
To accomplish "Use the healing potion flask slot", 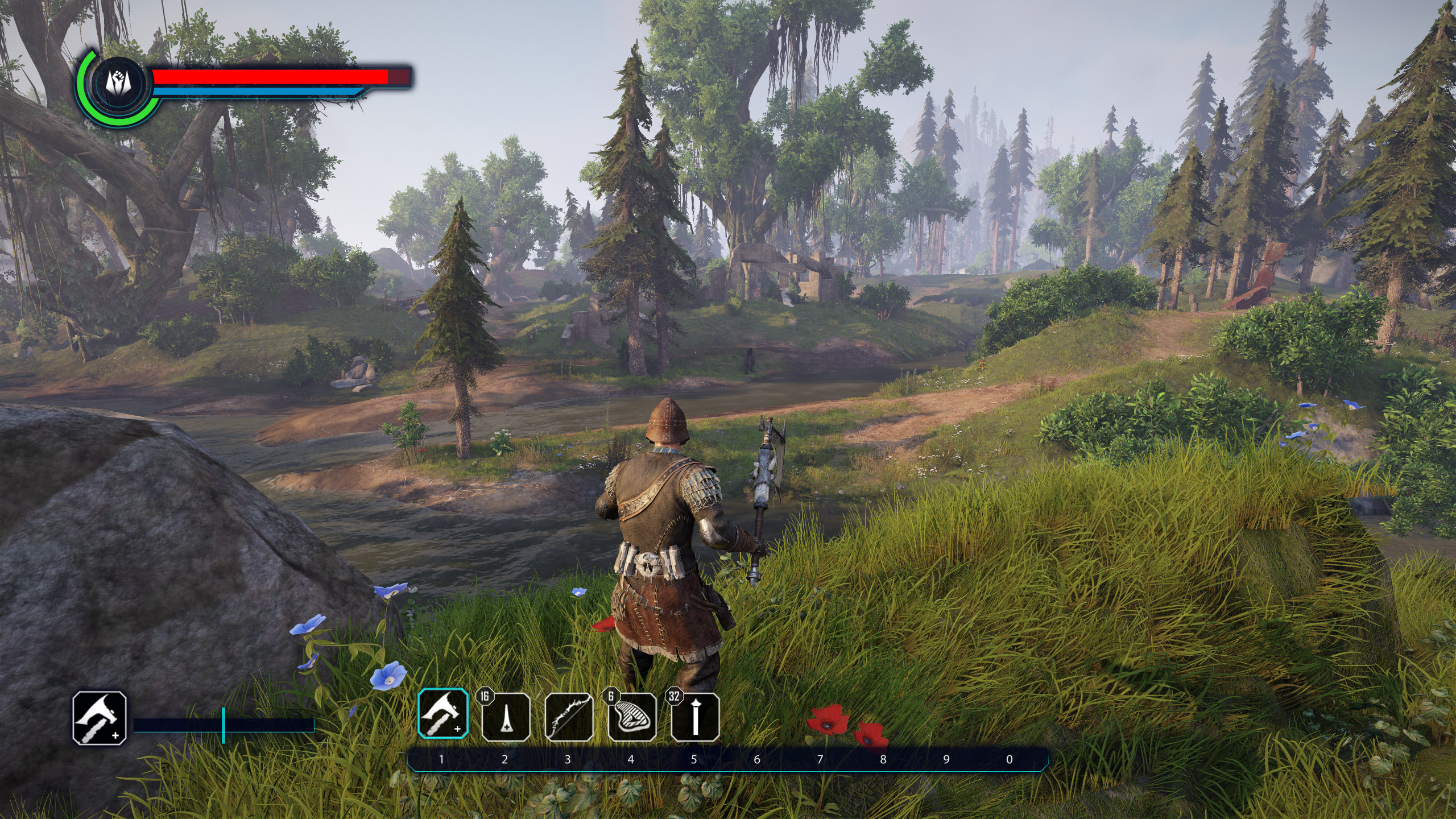I will [506, 717].
